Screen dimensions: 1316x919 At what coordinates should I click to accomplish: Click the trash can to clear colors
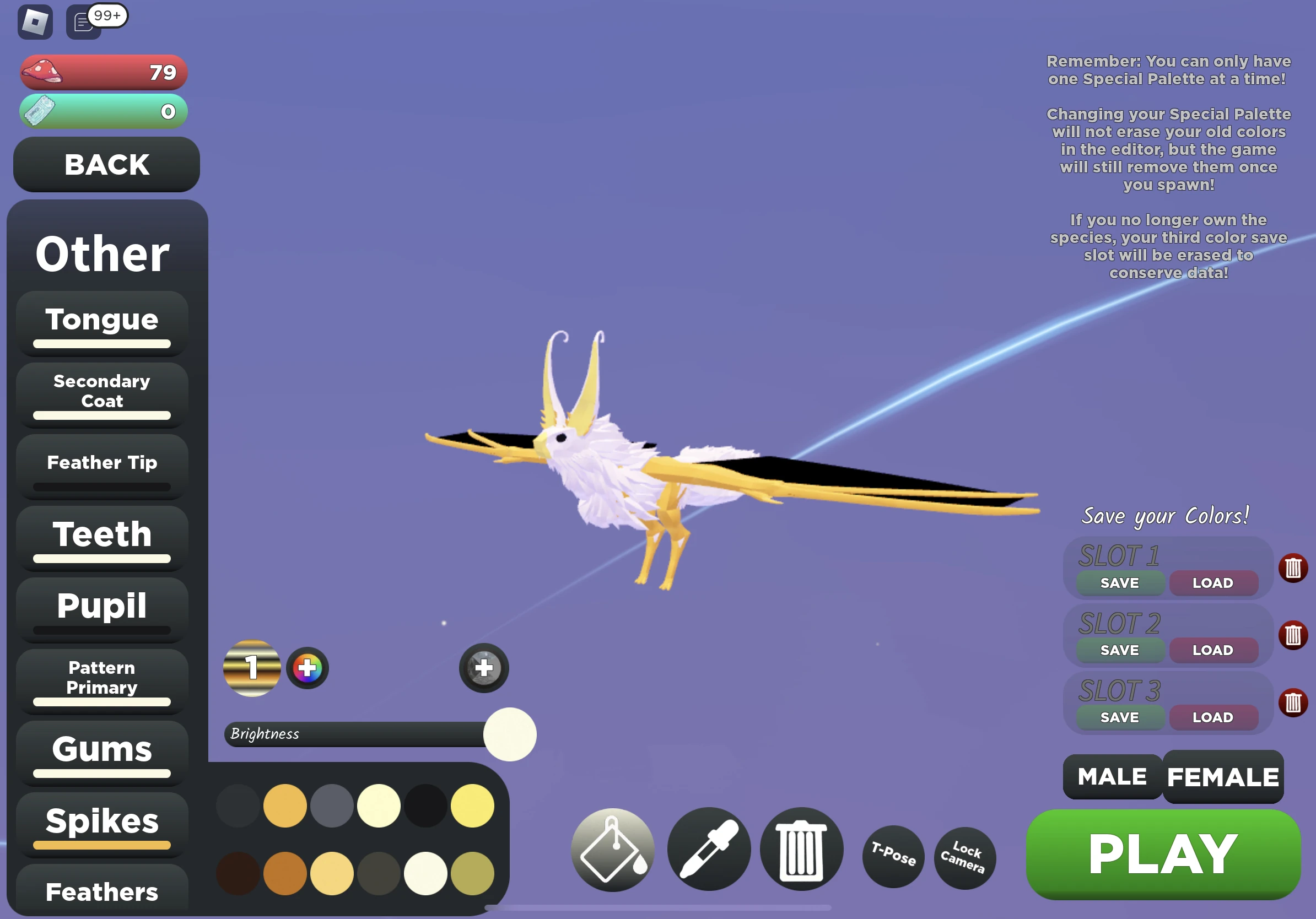click(801, 850)
